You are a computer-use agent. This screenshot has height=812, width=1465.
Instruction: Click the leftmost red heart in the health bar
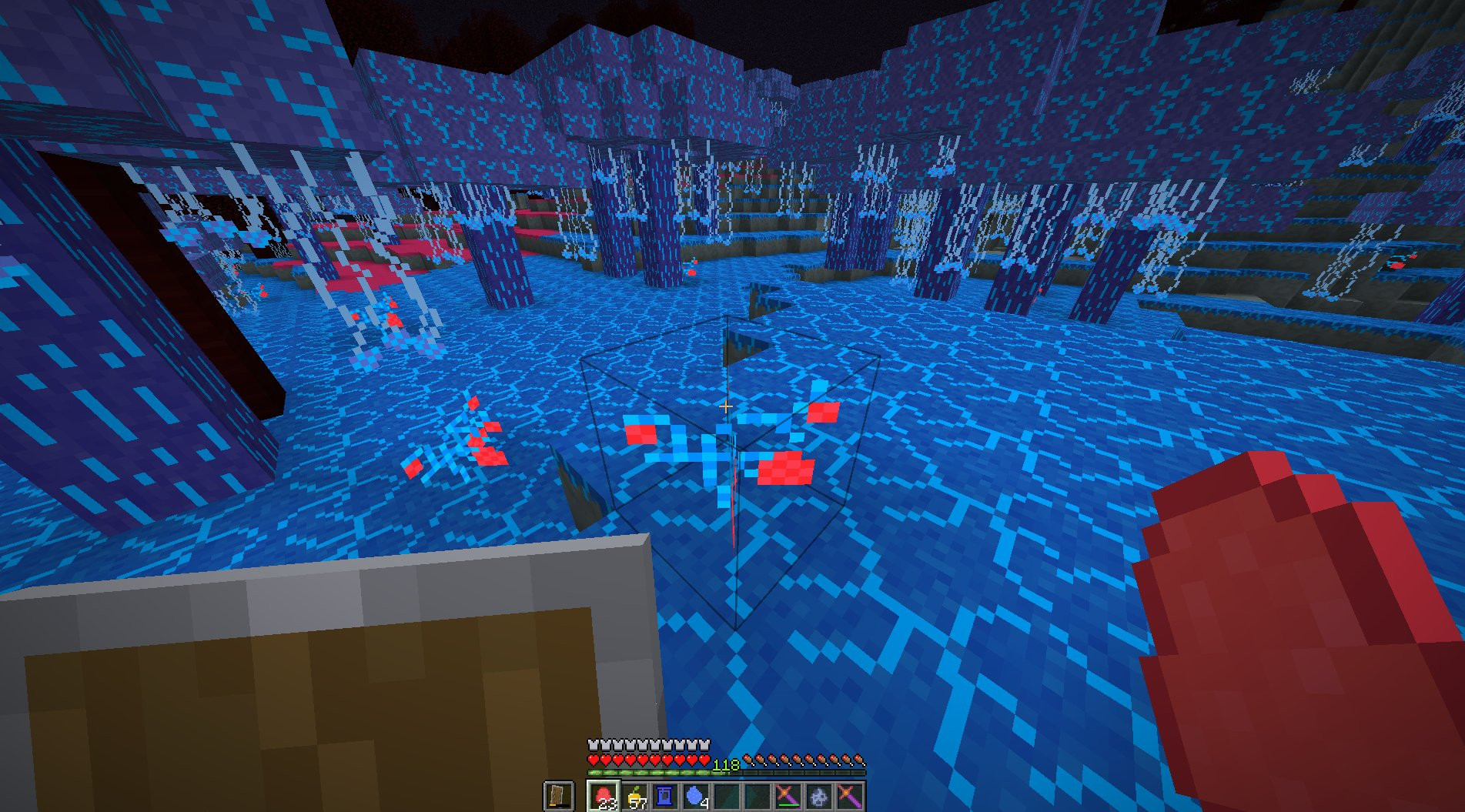click(593, 760)
